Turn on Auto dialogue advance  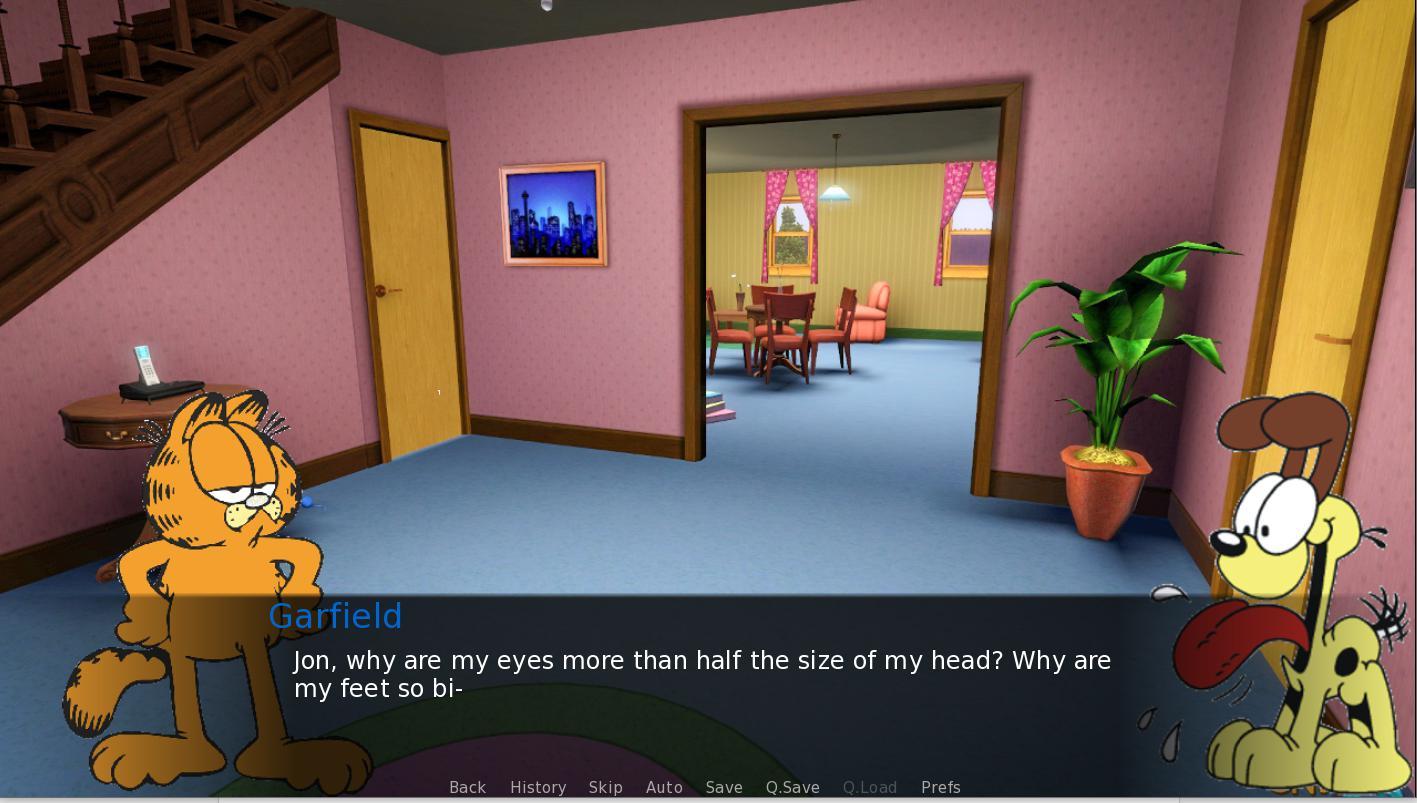coord(664,787)
